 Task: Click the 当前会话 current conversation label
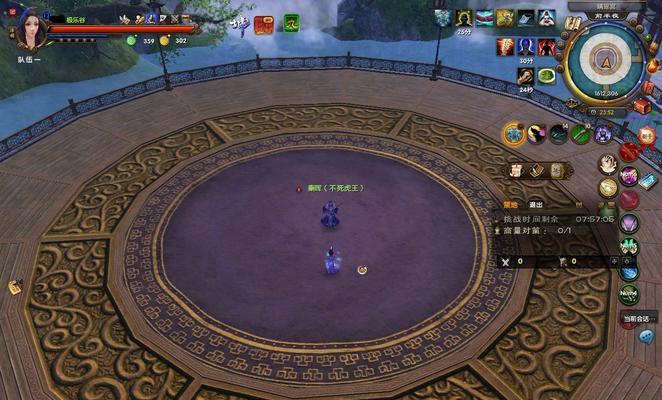click(637, 319)
